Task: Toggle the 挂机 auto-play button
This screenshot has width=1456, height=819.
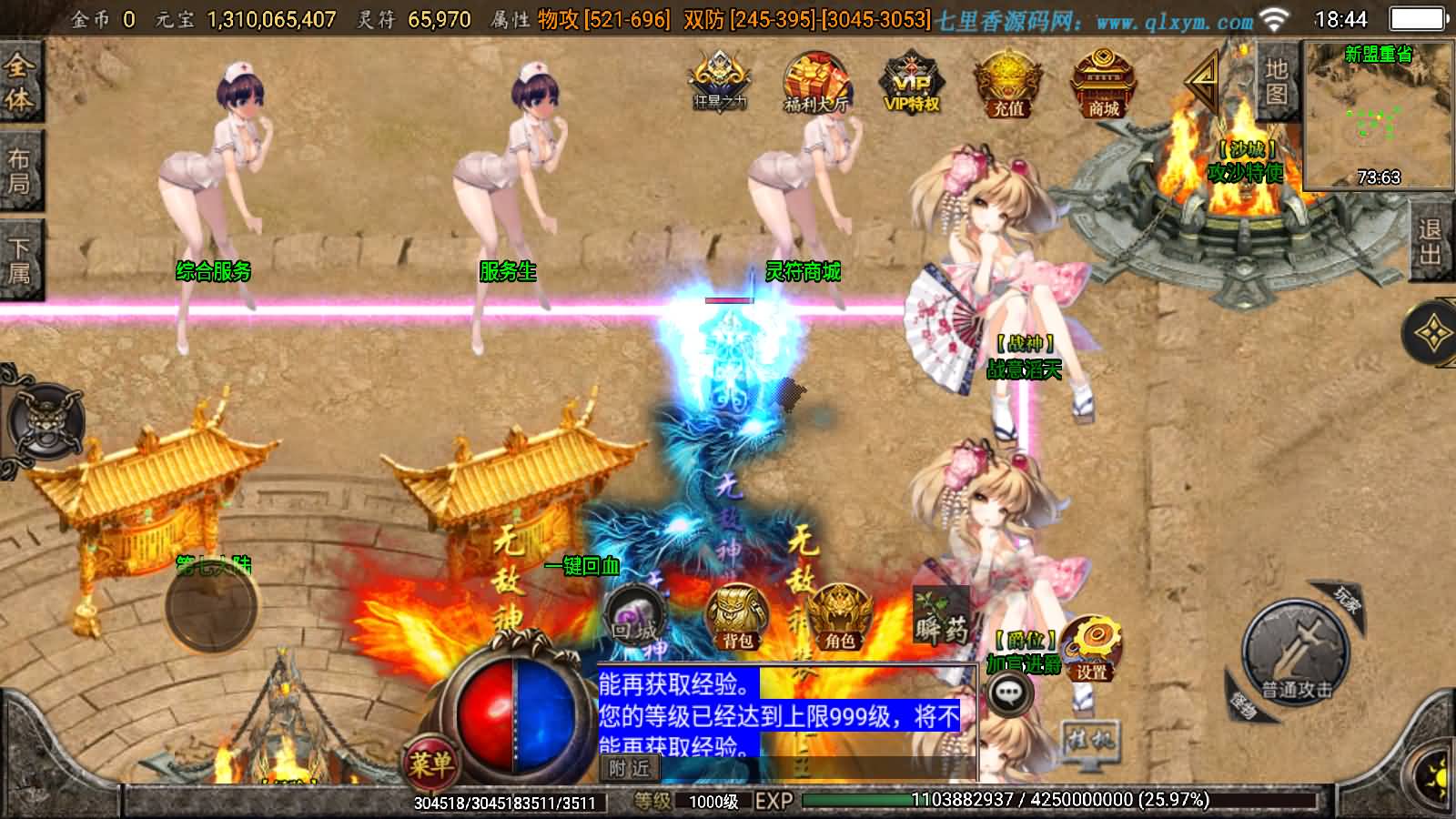Action: coord(1089,739)
